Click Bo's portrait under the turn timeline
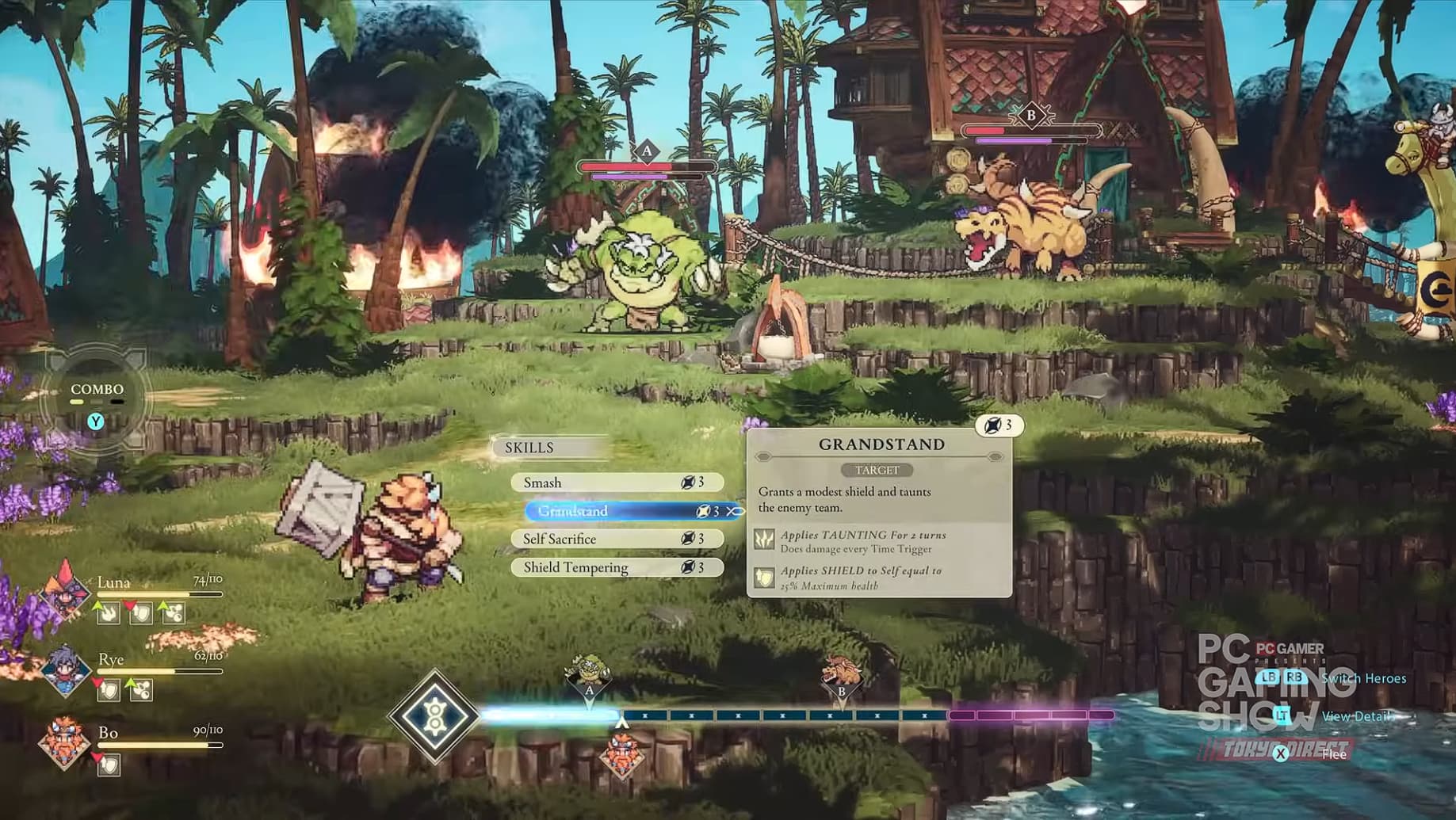The width and height of the screenshot is (1456, 820). (621, 754)
